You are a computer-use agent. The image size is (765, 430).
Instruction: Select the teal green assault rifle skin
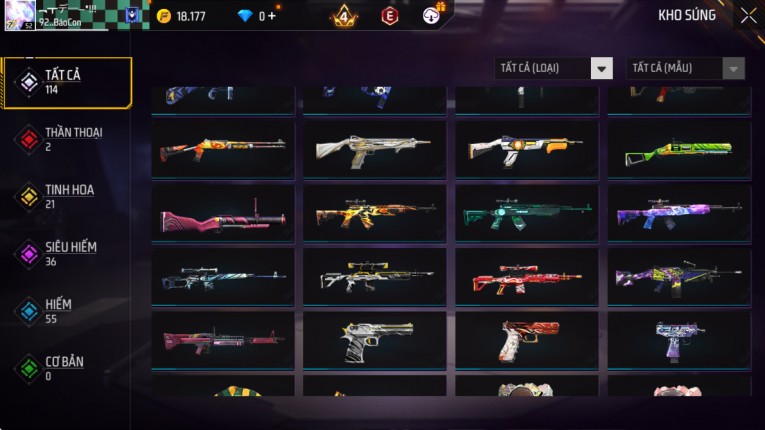click(x=527, y=213)
